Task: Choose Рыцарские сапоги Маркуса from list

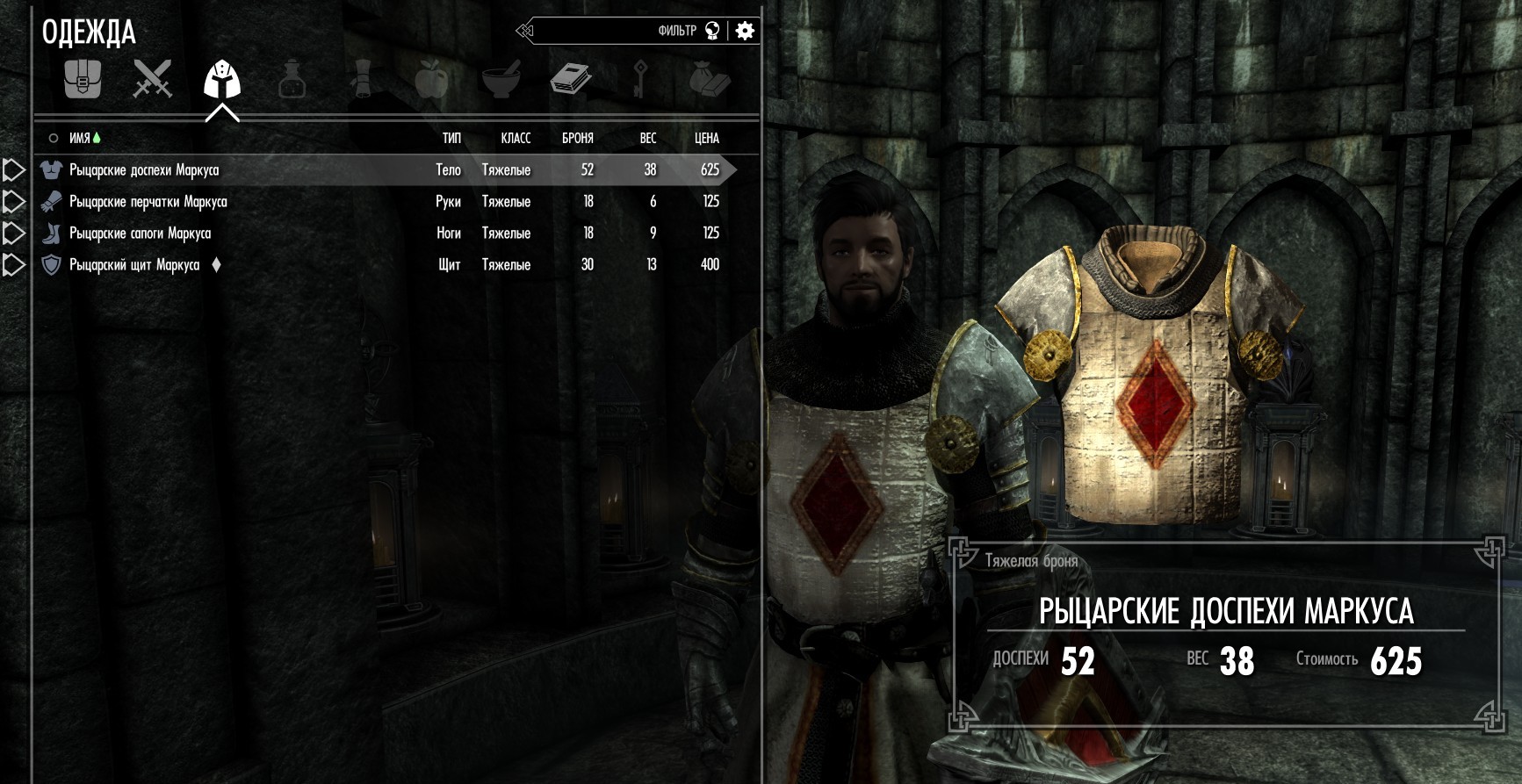Action: [141, 234]
